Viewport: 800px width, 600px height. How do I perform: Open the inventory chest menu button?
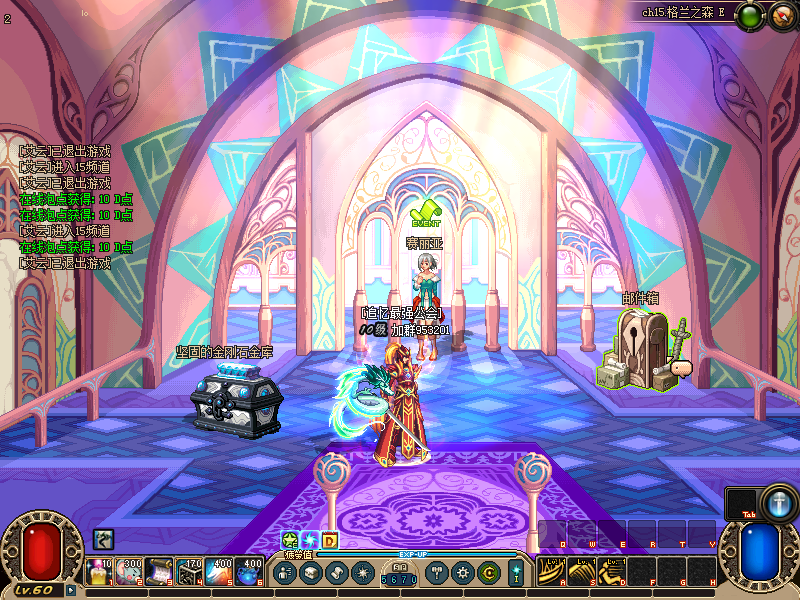[x=309, y=573]
